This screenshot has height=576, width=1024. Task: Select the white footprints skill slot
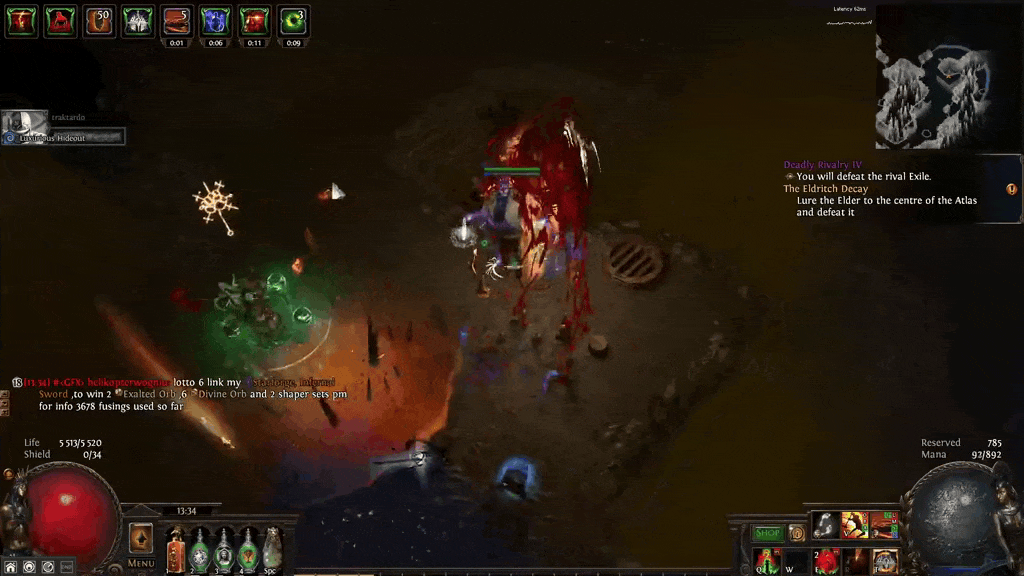825,524
